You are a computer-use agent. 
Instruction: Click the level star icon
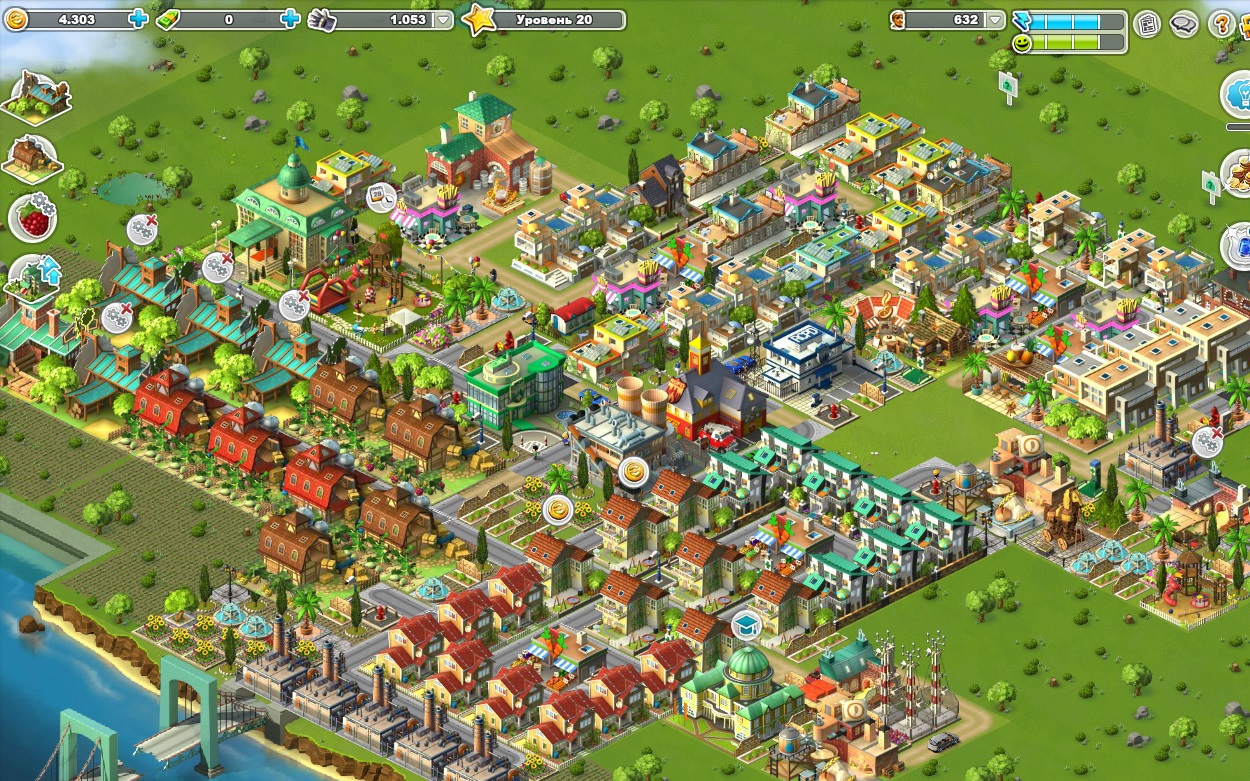(x=480, y=20)
